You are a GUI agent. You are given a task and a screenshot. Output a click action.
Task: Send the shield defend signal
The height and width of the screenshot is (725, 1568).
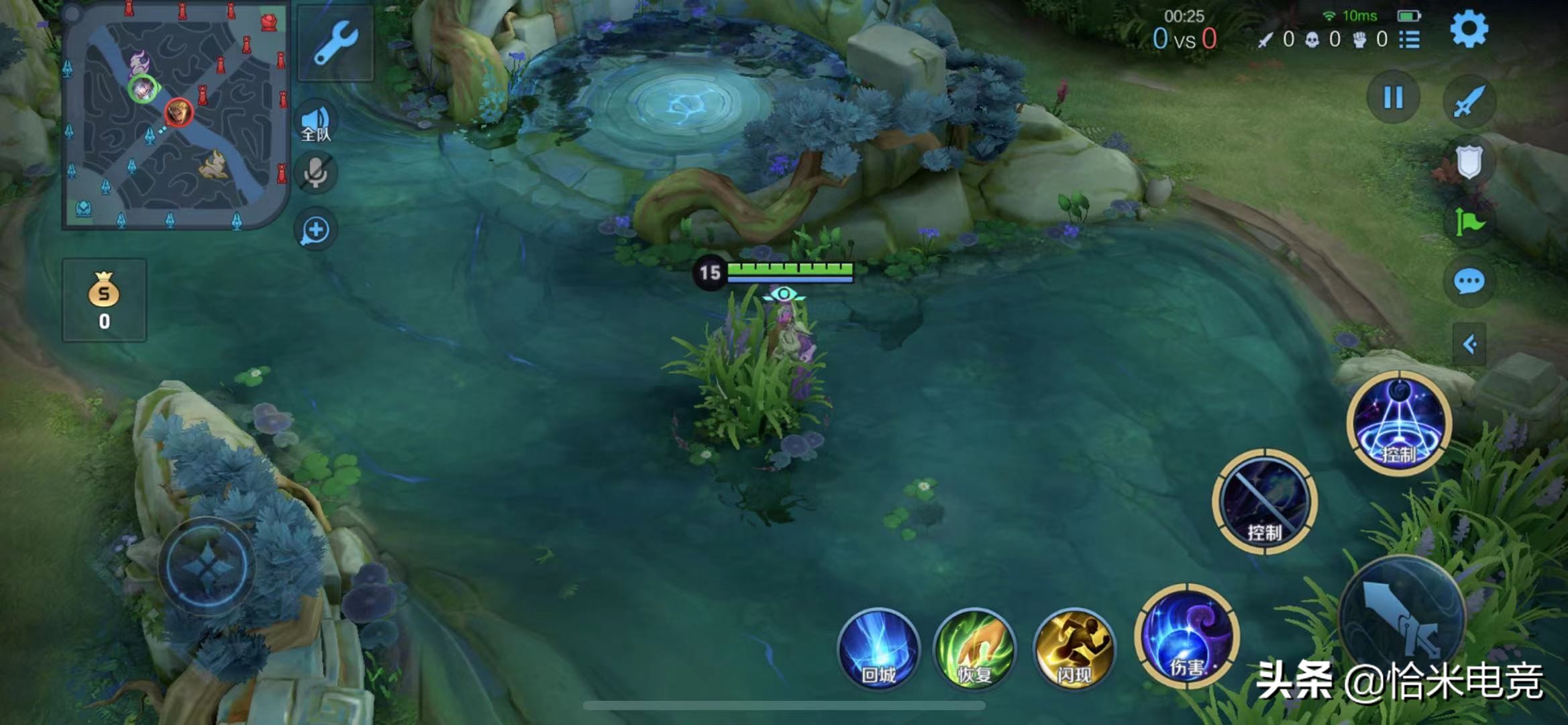(x=1469, y=162)
